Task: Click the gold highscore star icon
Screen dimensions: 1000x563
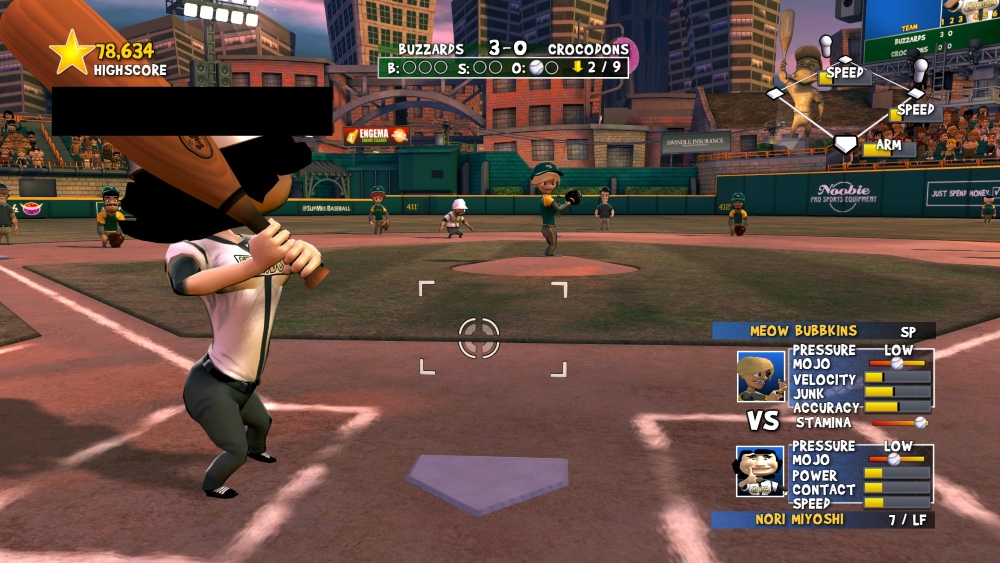Action: click(x=72, y=52)
